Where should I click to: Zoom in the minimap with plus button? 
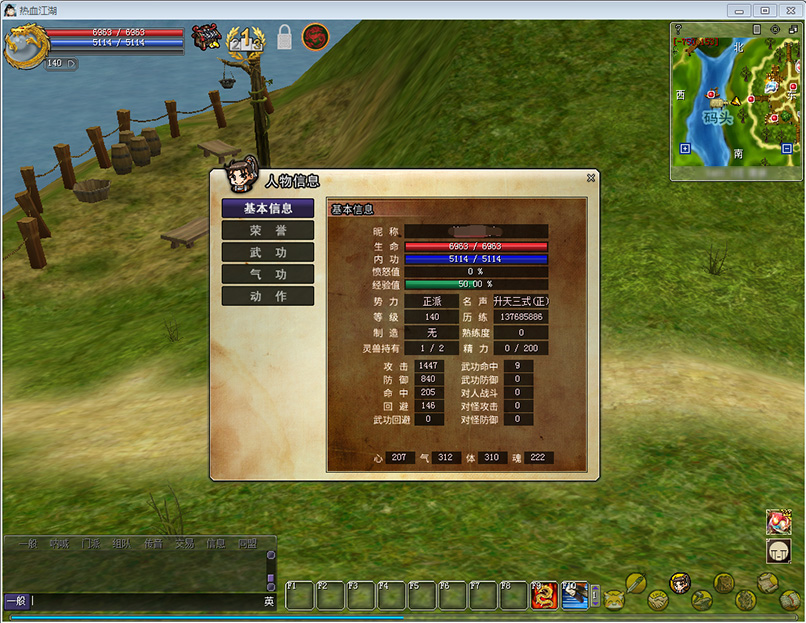[x=684, y=149]
